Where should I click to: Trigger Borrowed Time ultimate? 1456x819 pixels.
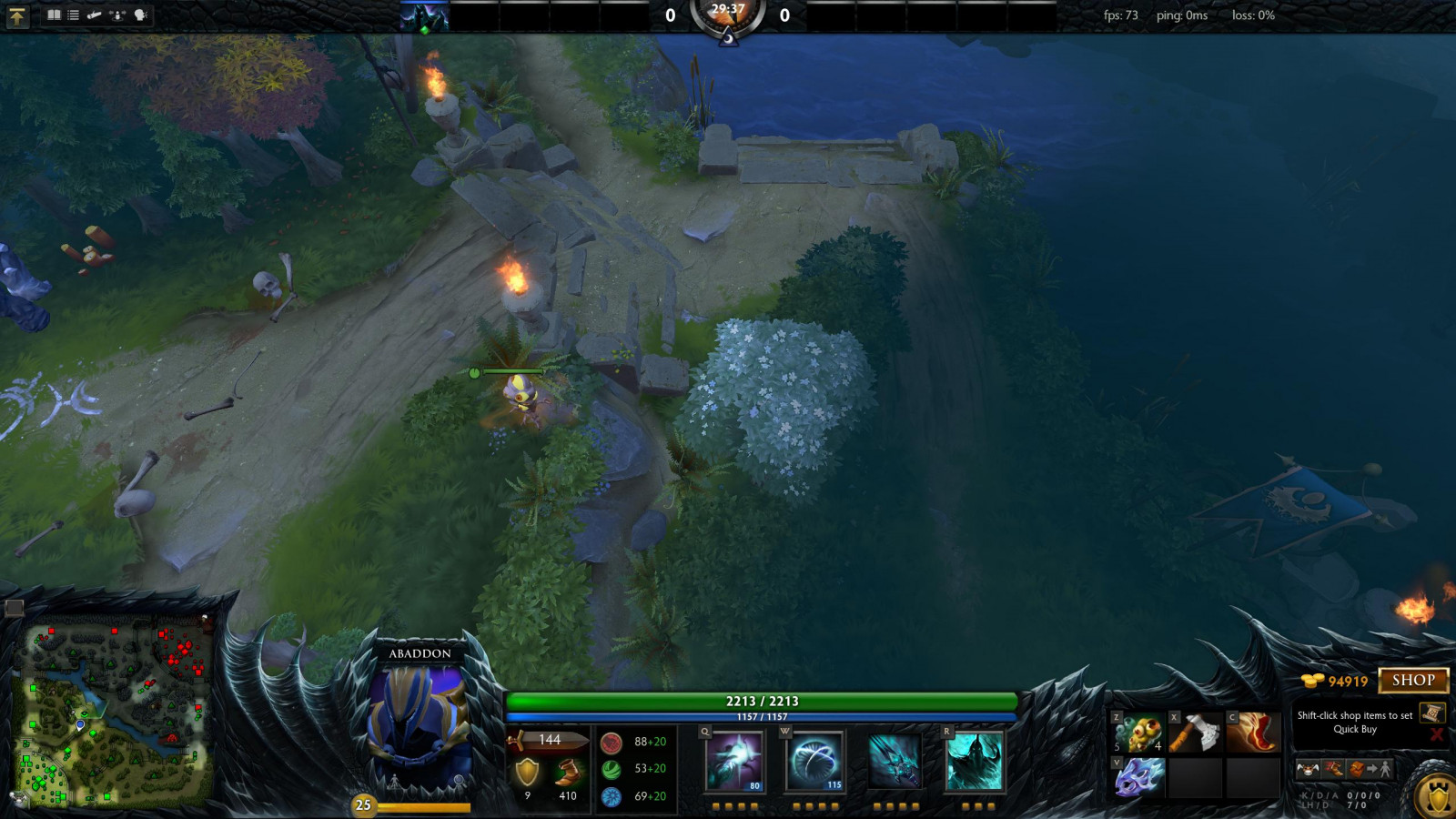coord(974,761)
